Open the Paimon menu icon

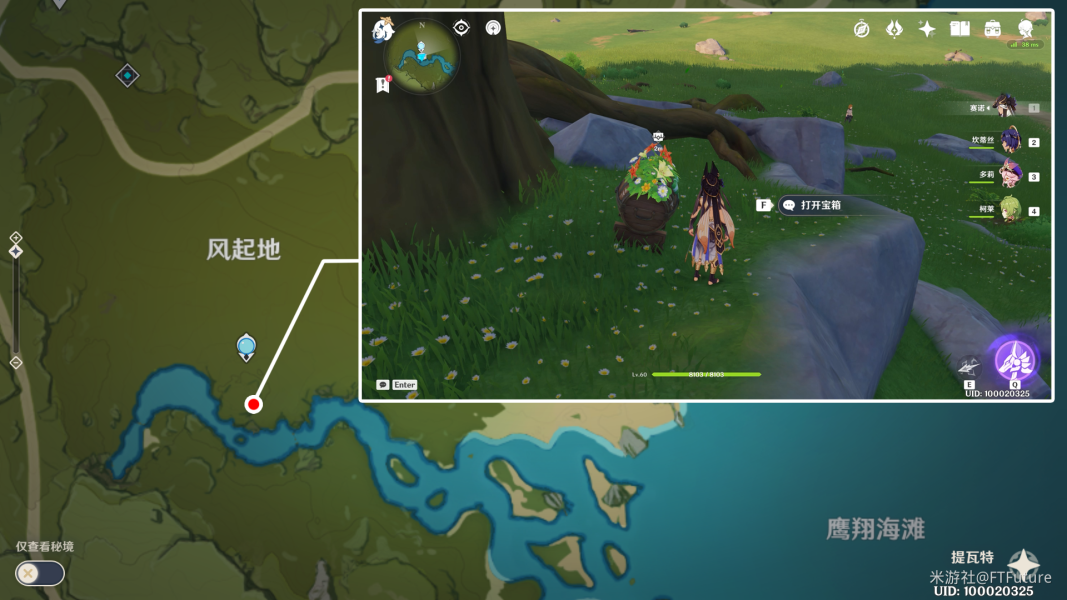(x=383, y=30)
